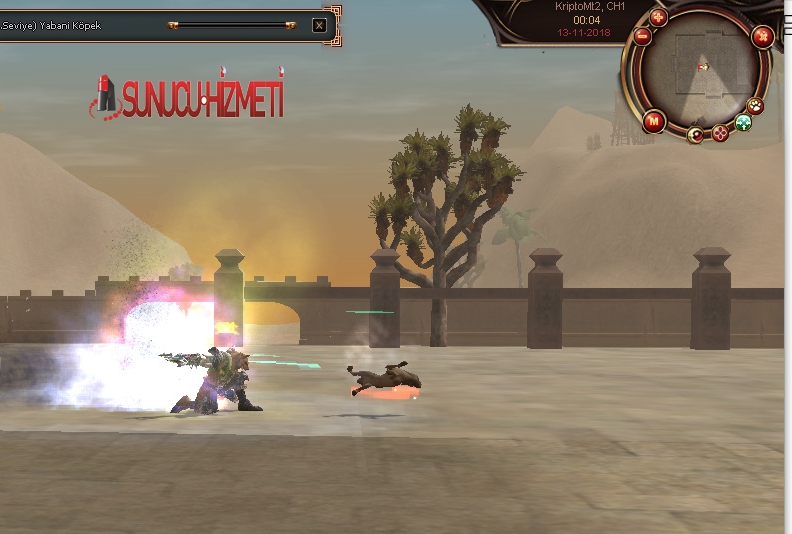Zoom in the minimap with plus button
792x534 pixels.
[658, 17]
